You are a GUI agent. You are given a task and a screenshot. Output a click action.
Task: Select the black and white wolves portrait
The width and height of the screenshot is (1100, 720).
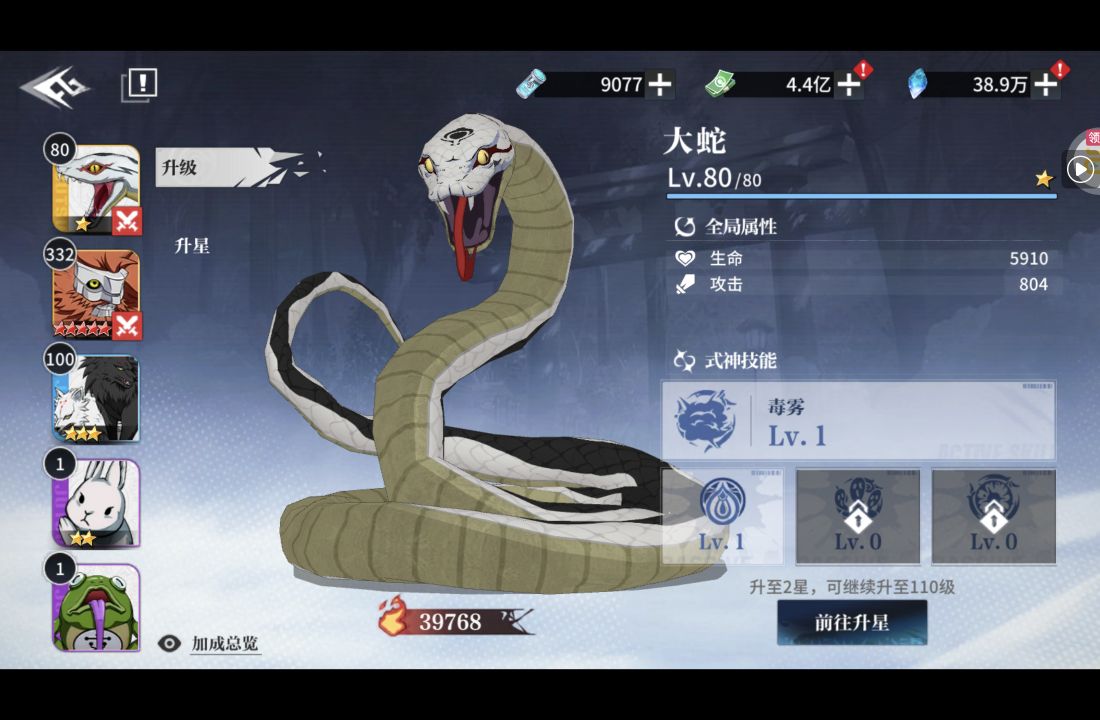(x=96, y=399)
